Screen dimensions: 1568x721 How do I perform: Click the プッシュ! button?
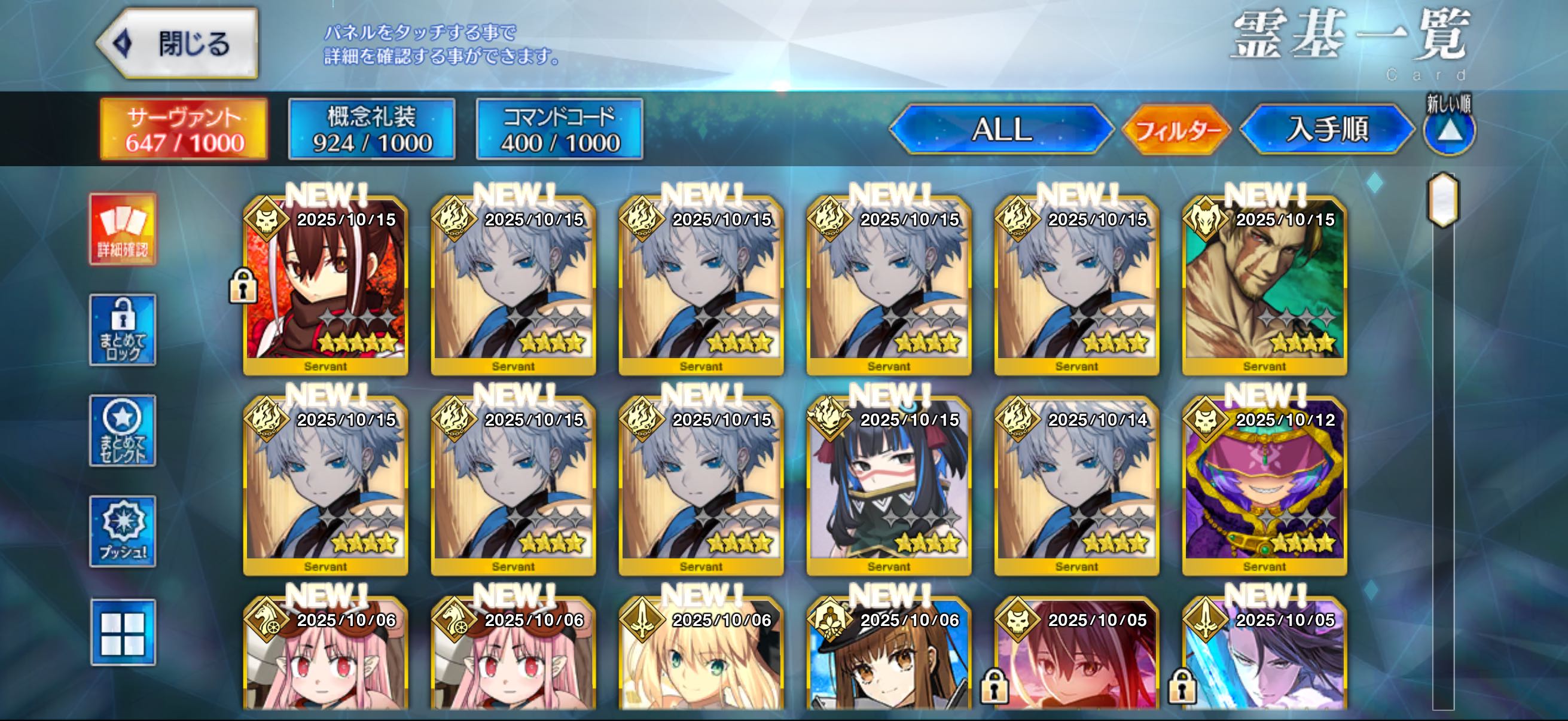pos(123,531)
